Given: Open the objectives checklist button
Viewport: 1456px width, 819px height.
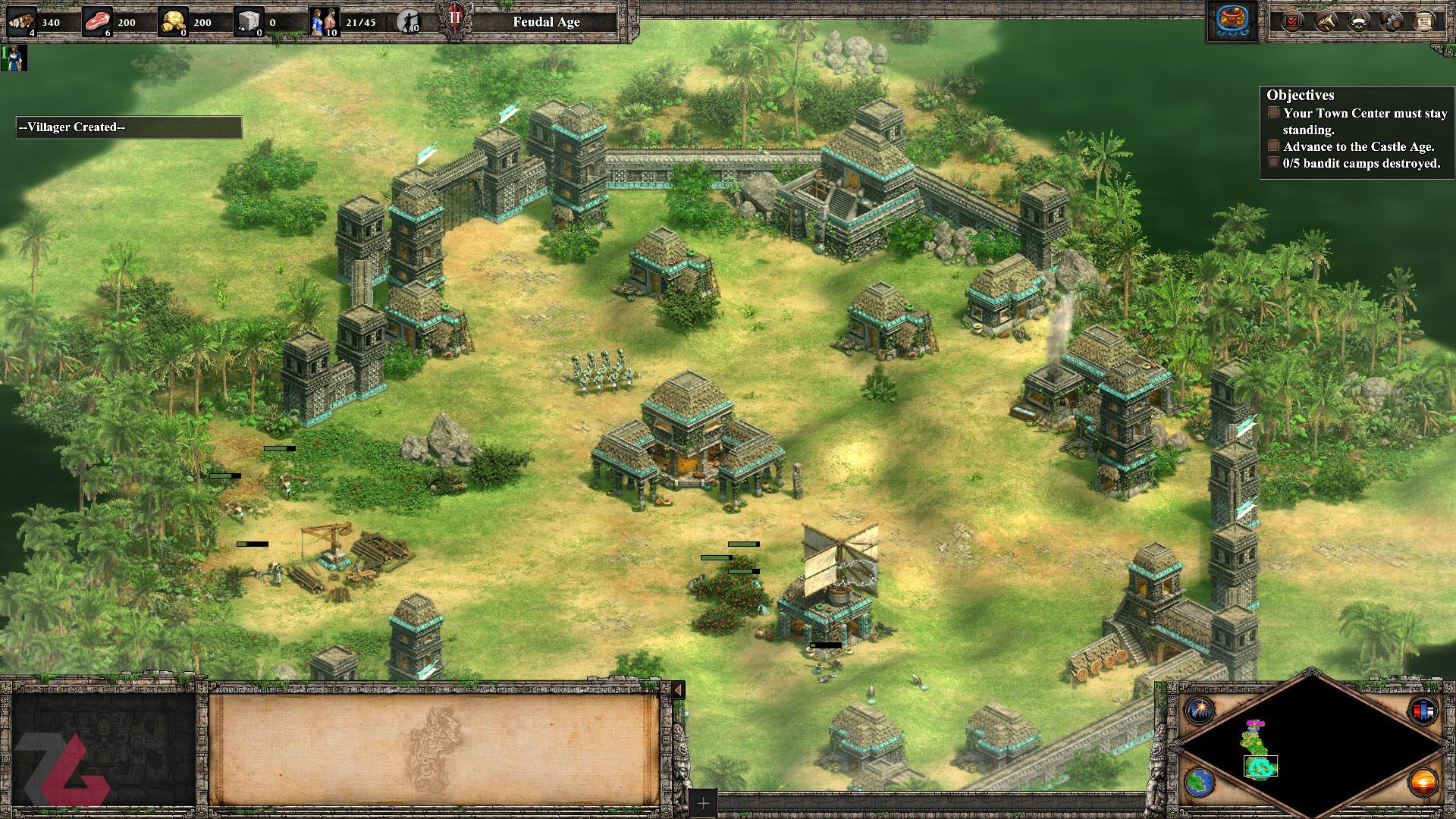Looking at the screenshot, I should 1291,21.
